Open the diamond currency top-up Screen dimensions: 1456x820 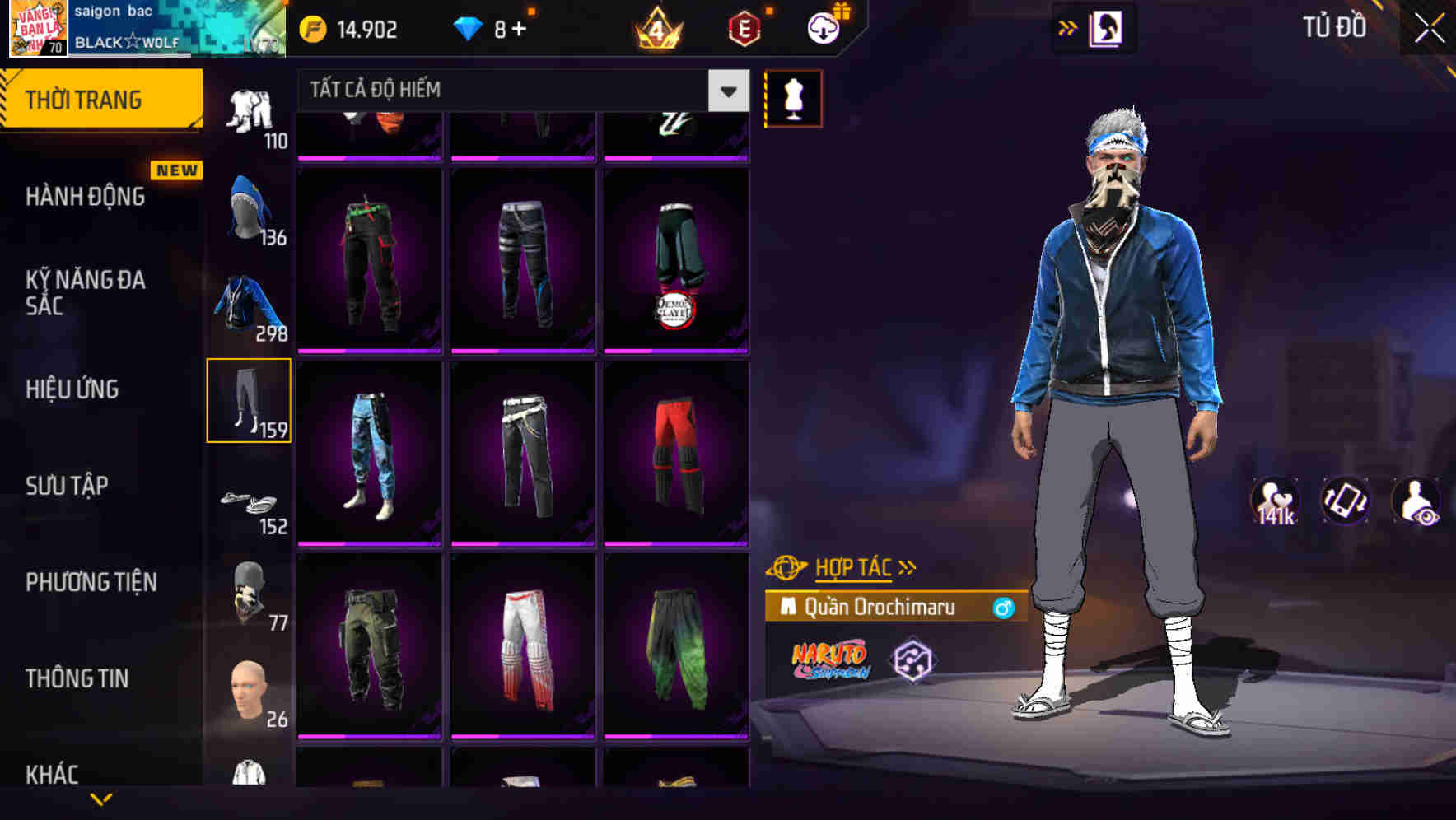[494, 27]
